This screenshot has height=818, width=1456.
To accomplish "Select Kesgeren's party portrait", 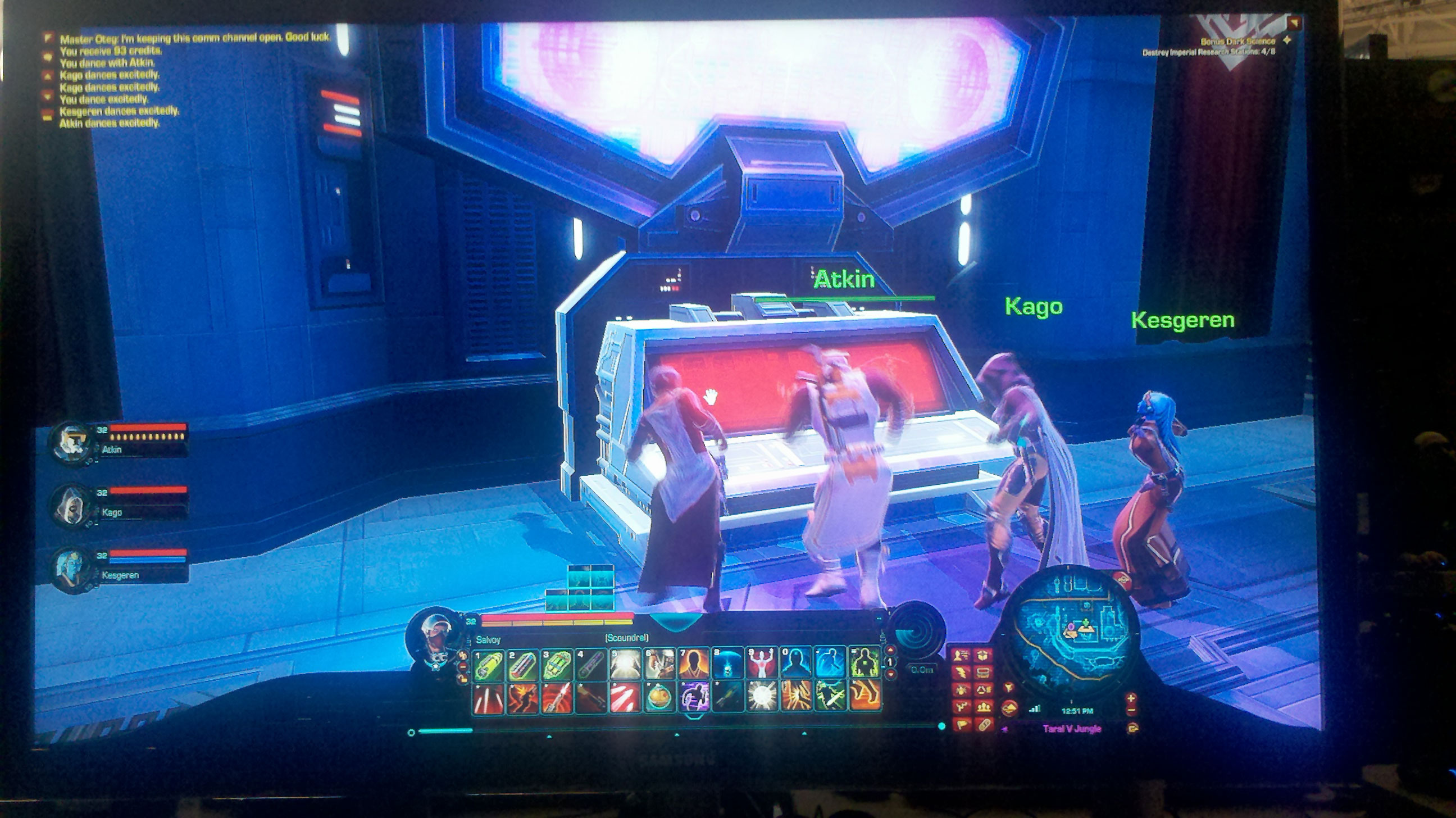I will [x=72, y=568].
